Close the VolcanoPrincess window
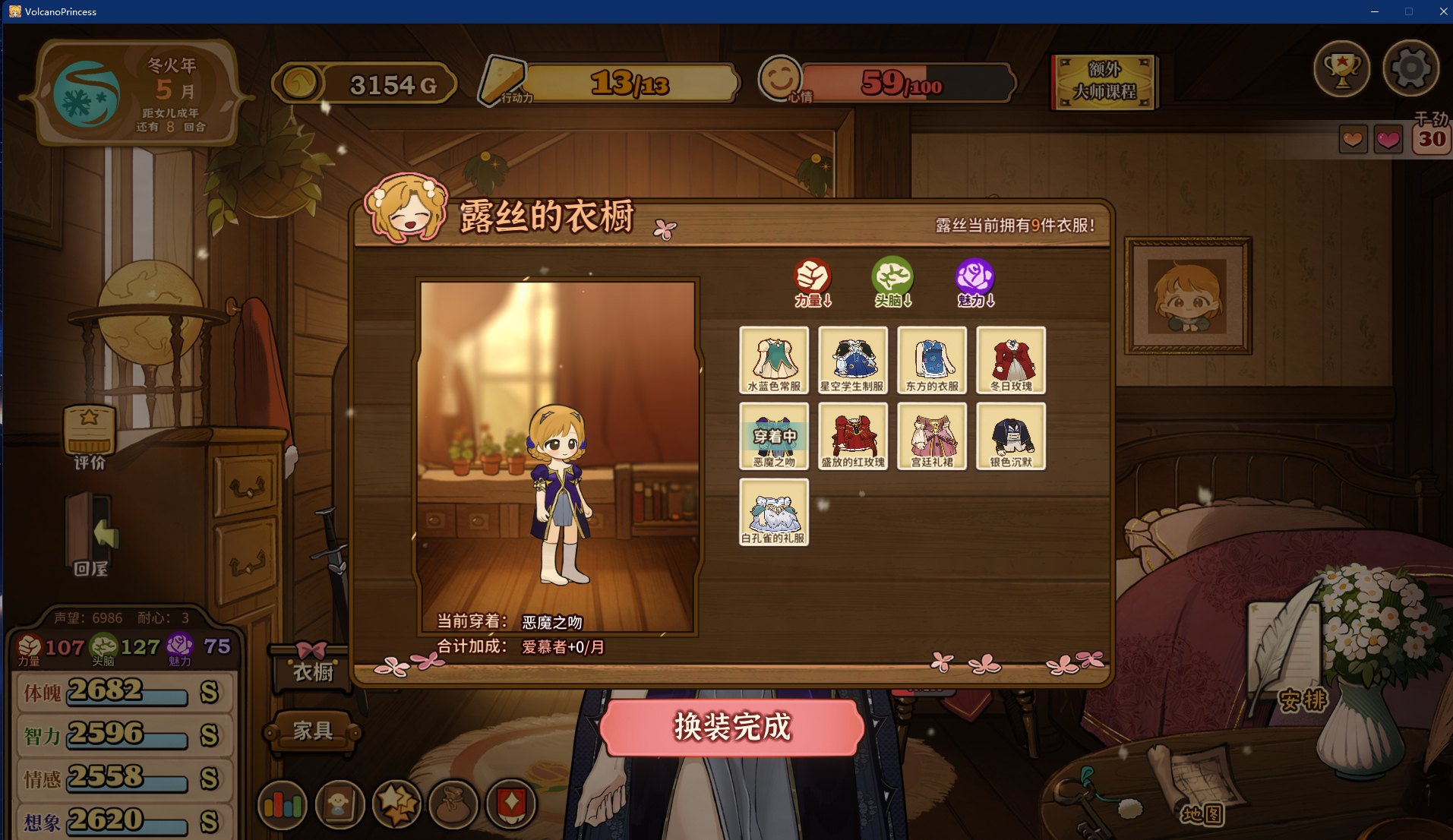1453x840 pixels. coord(1443,11)
